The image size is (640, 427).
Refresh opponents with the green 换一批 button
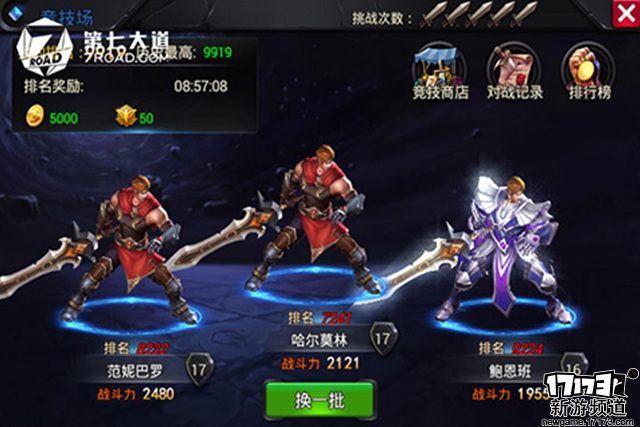(x=320, y=397)
